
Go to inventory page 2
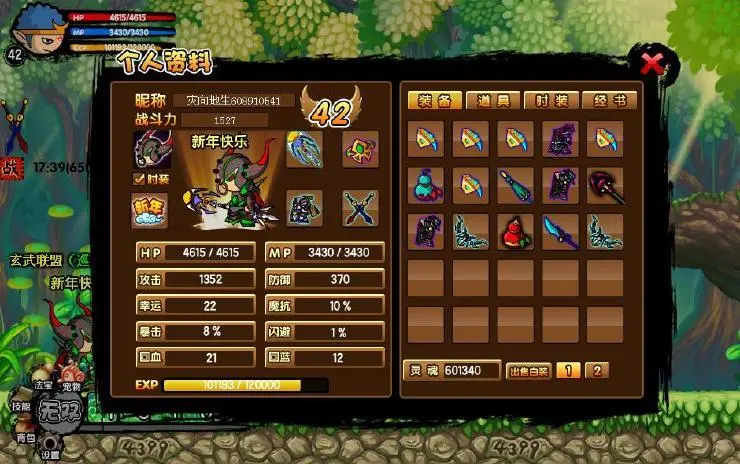tap(596, 371)
